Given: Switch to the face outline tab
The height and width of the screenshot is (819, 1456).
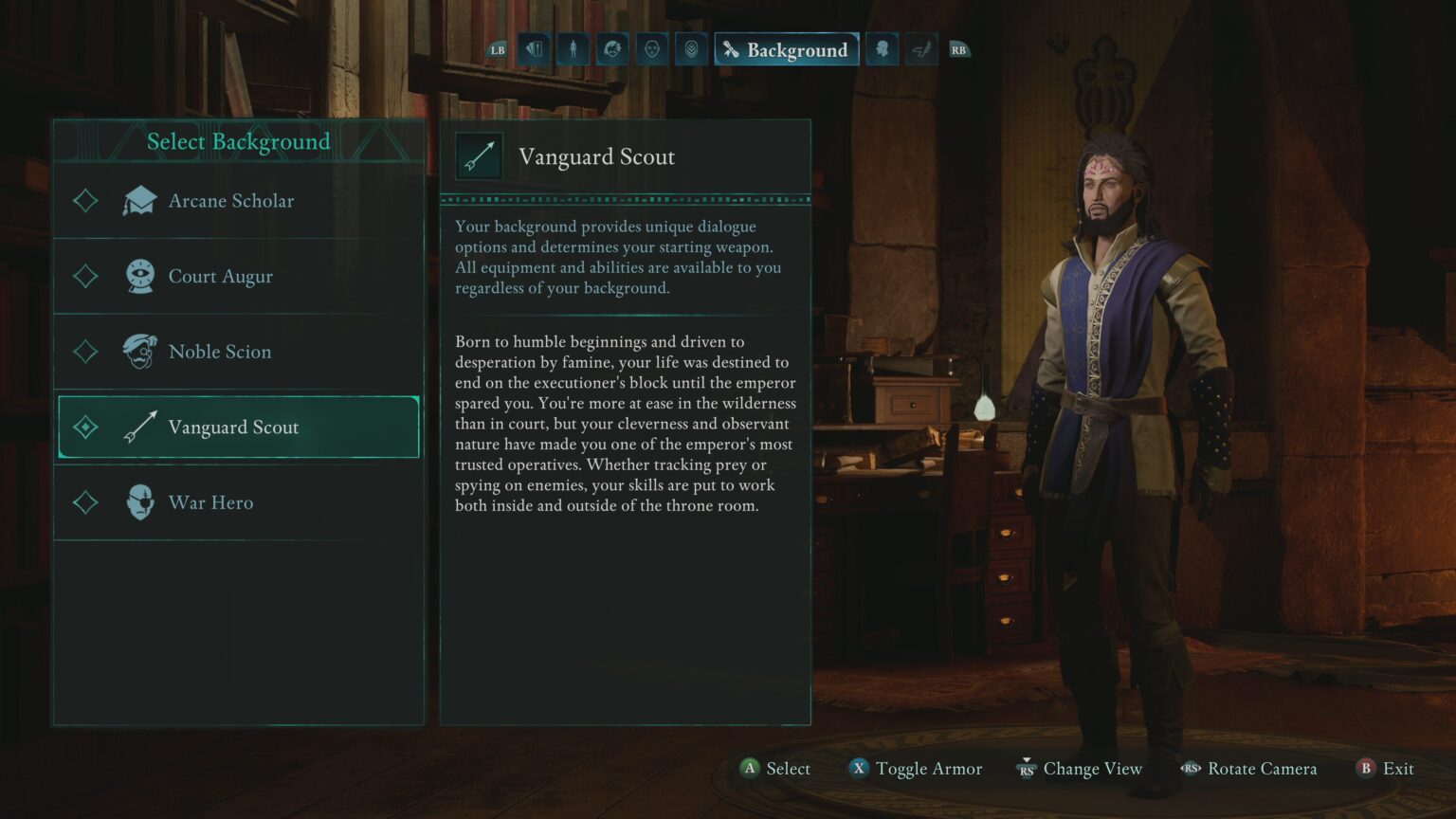Looking at the screenshot, I should pyautogui.click(x=651, y=49).
